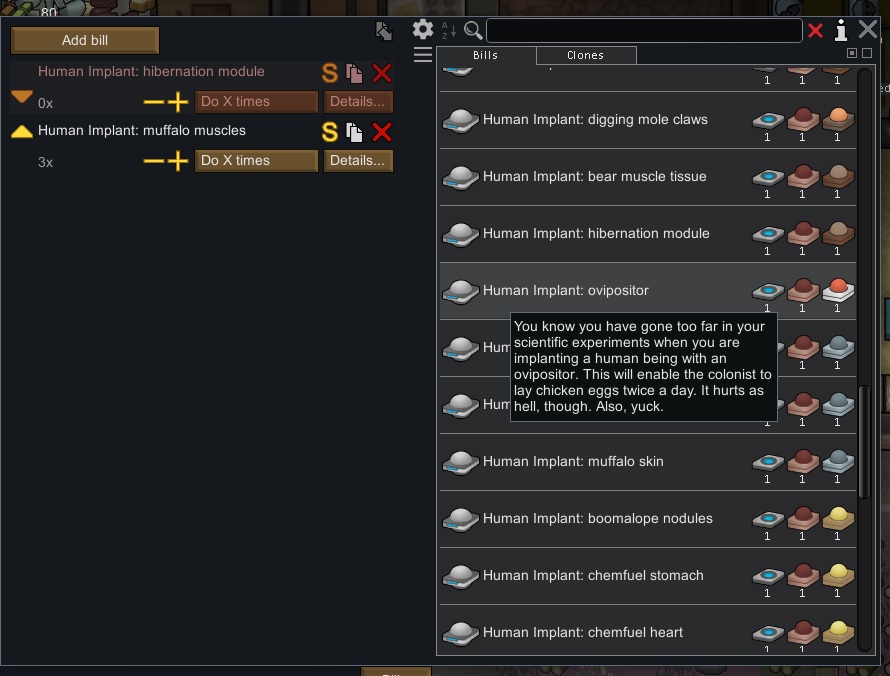Open Details for the hibernation module bill
Screen dimensions: 890x676
coord(357,102)
